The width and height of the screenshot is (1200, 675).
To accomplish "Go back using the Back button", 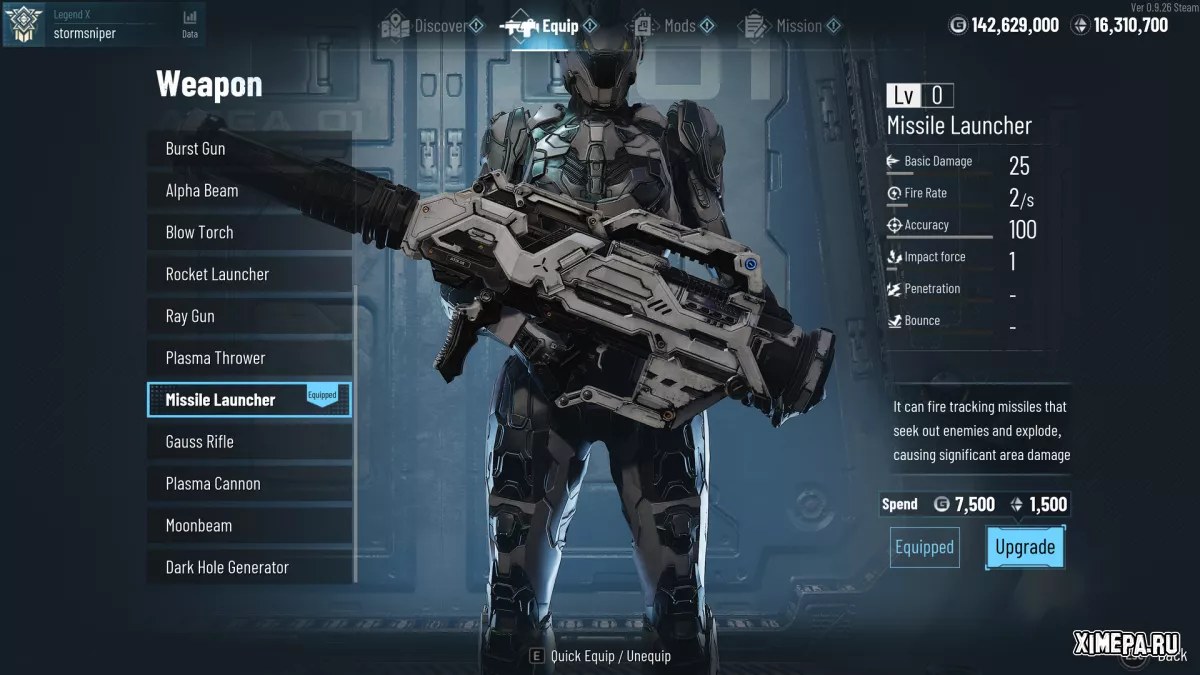I will [1160, 656].
